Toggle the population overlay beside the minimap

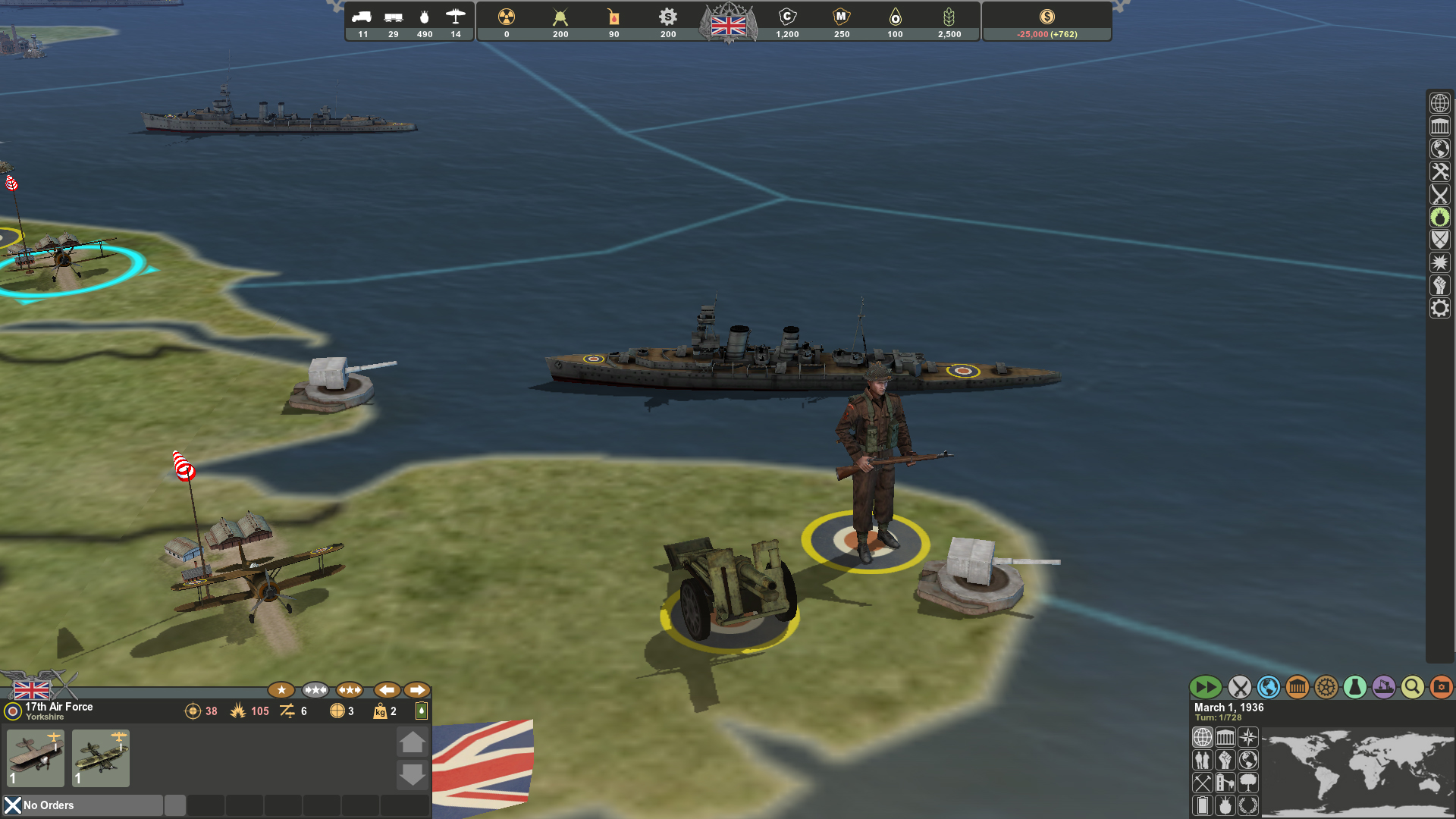pyautogui.click(x=1203, y=761)
